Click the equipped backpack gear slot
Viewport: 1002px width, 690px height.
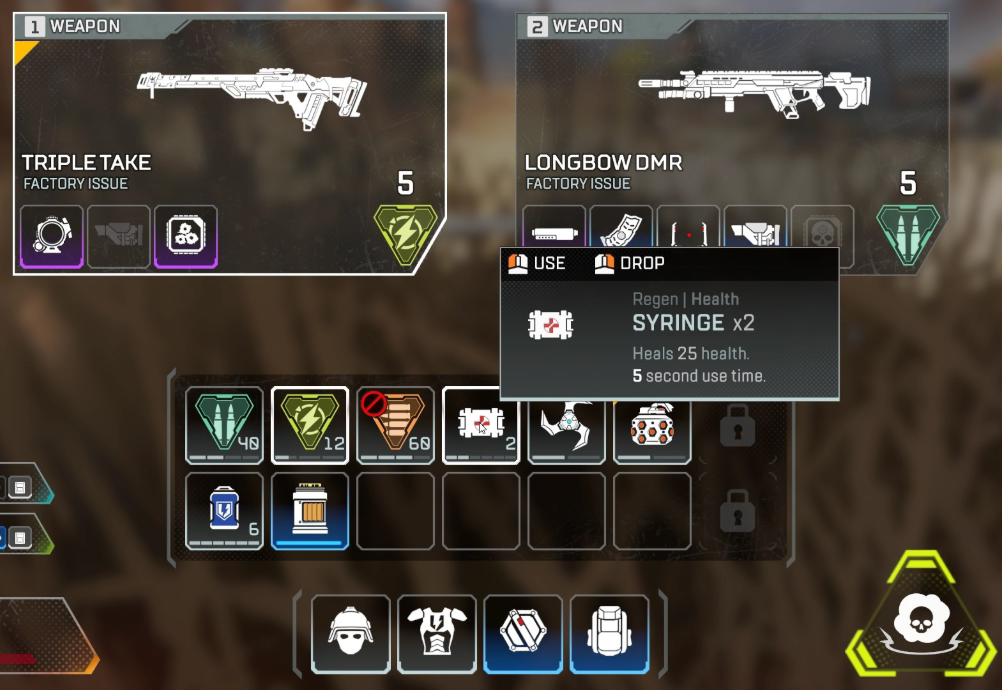(x=609, y=634)
